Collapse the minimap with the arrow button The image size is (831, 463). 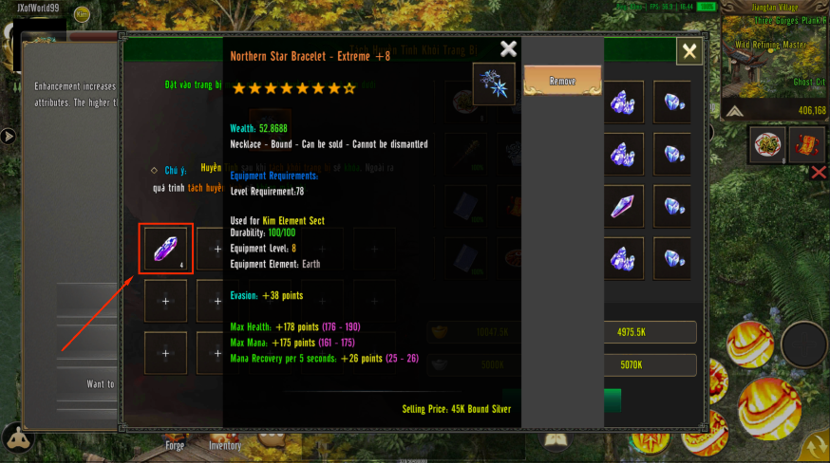pyautogui.click(x=734, y=111)
